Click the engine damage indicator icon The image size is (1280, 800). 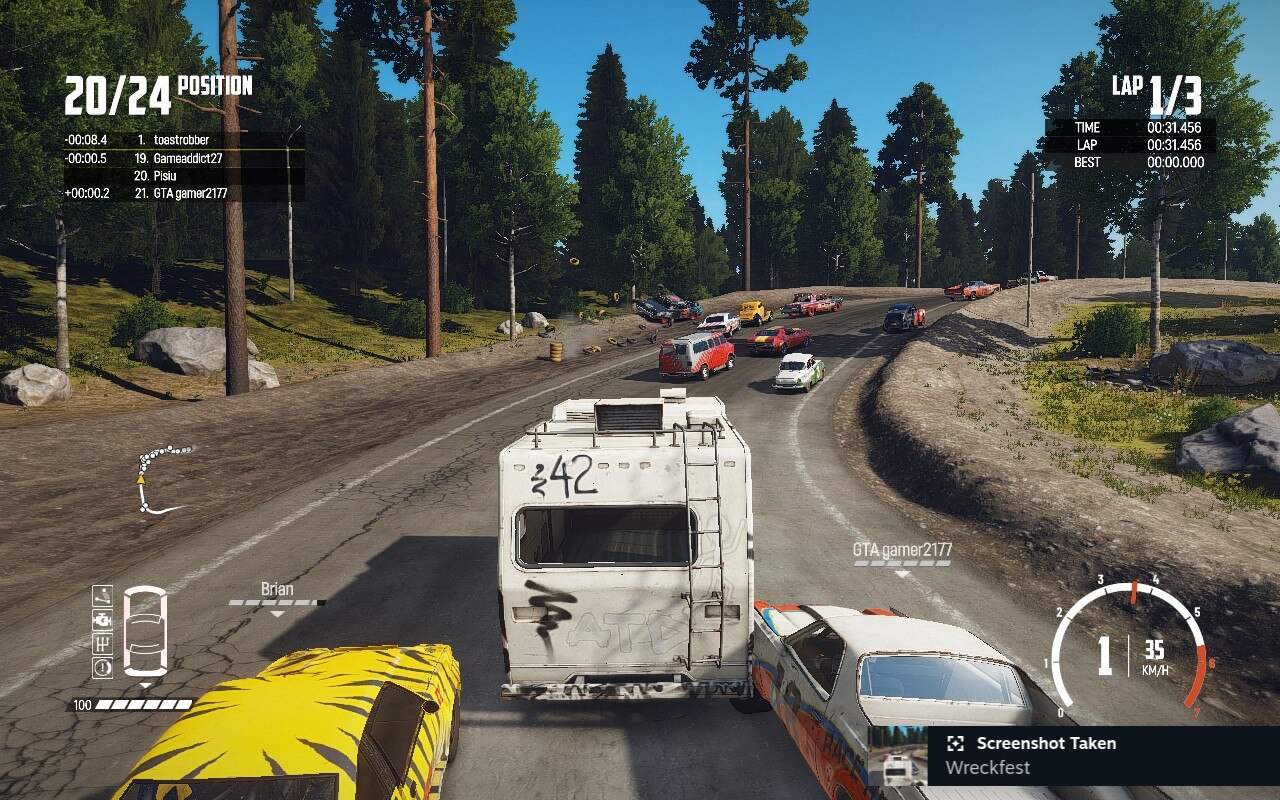(x=102, y=620)
